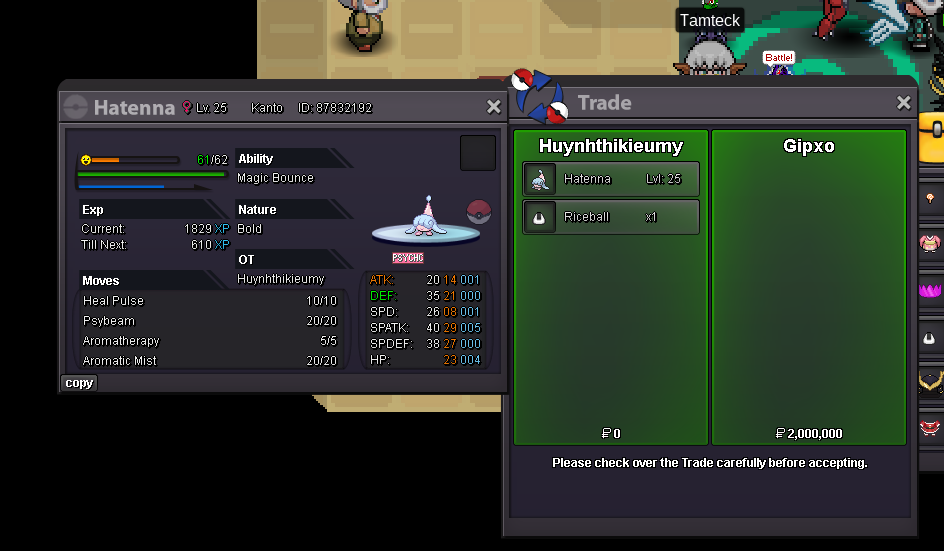Select the Aromatherapy move

[x=210, y=341]
